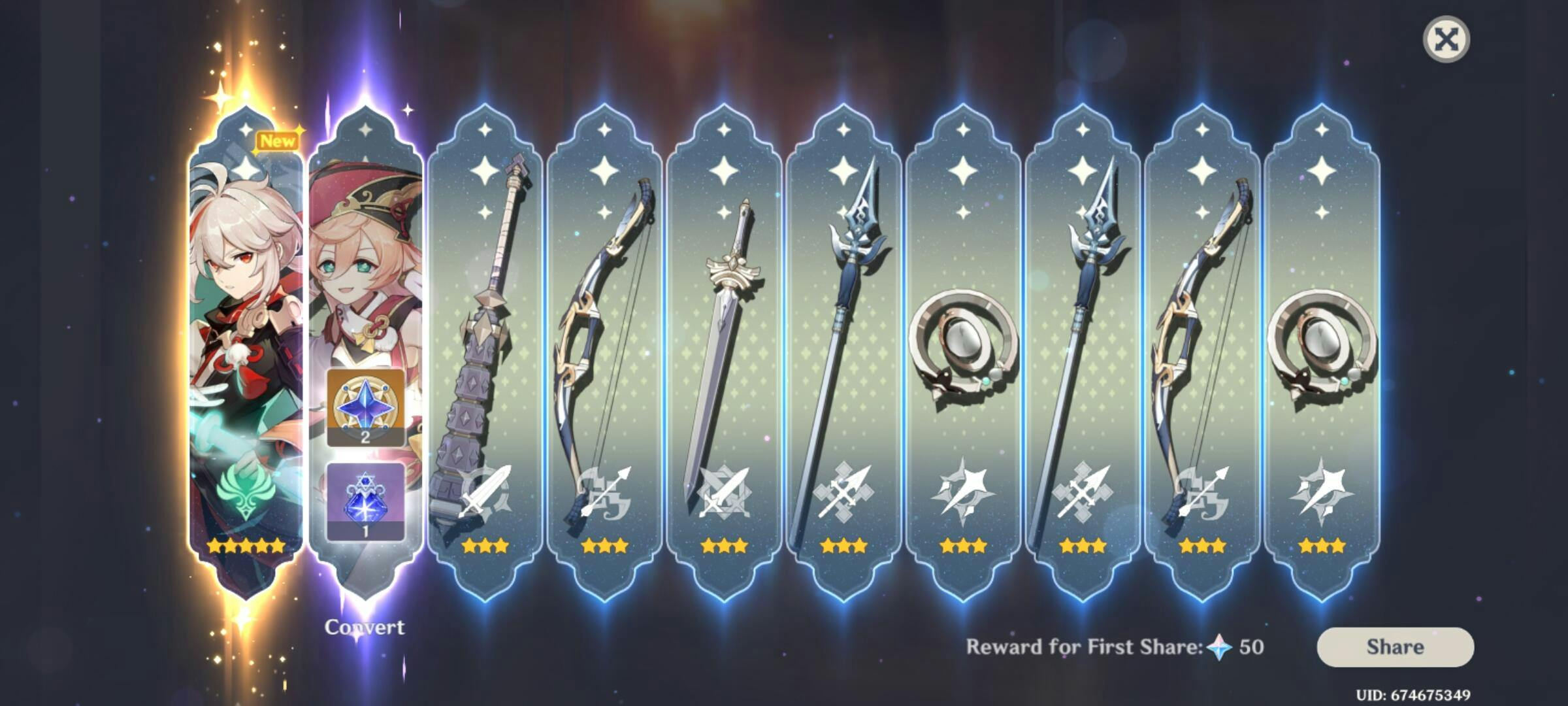Share the wish results
The image size is (1568, 706).
point(1395,647)
